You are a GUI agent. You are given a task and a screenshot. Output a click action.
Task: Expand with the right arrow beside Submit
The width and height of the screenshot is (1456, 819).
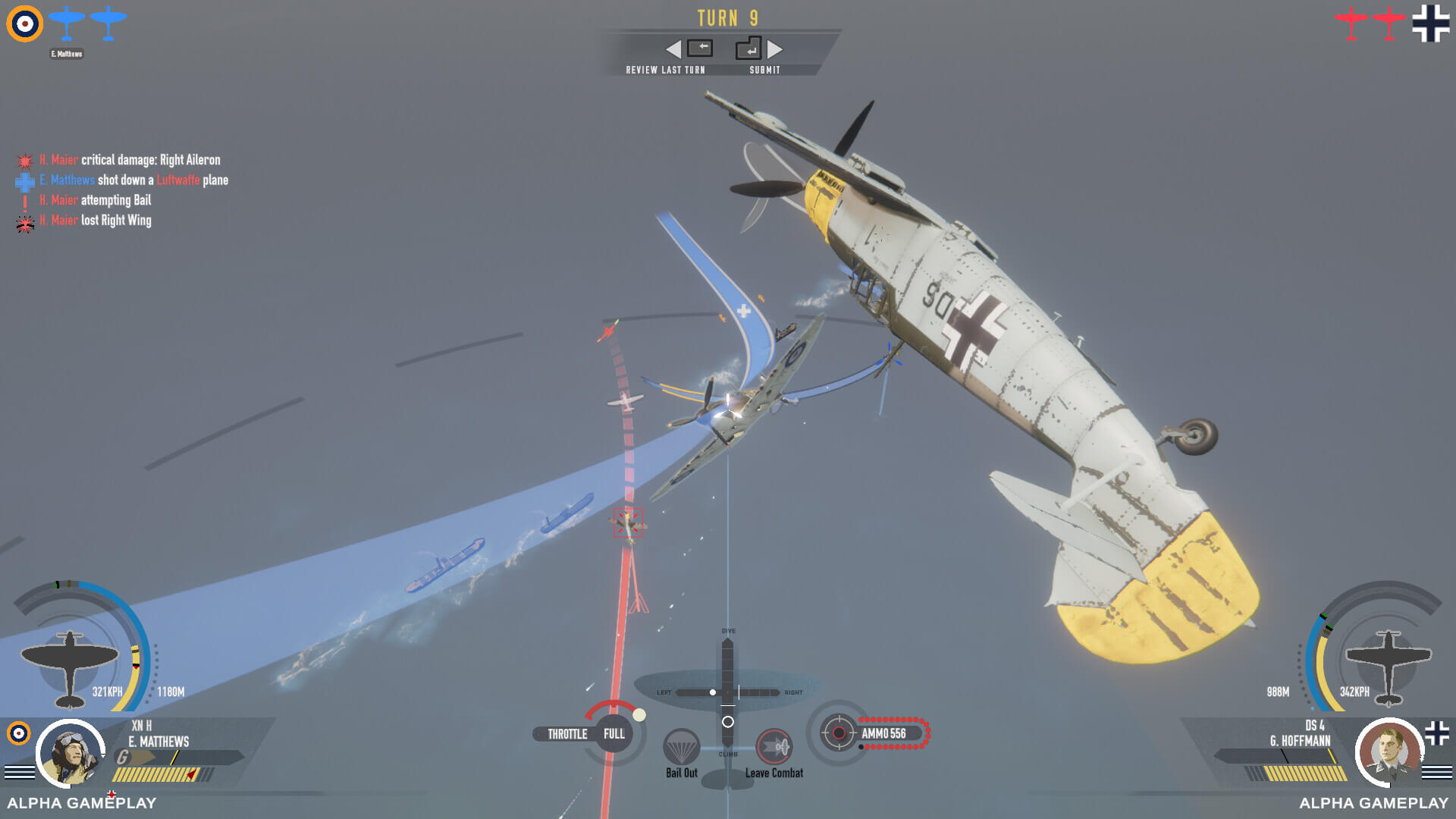click(774, 49)
